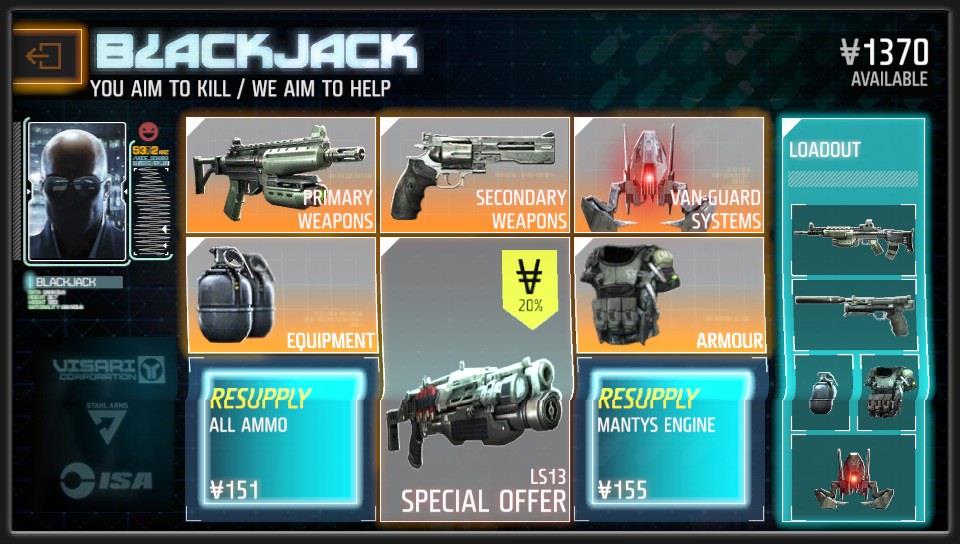The width and height of the screenshot is (960, 544).
Task: Open the Primary Weapons category
Action: (x=281, y=175)
